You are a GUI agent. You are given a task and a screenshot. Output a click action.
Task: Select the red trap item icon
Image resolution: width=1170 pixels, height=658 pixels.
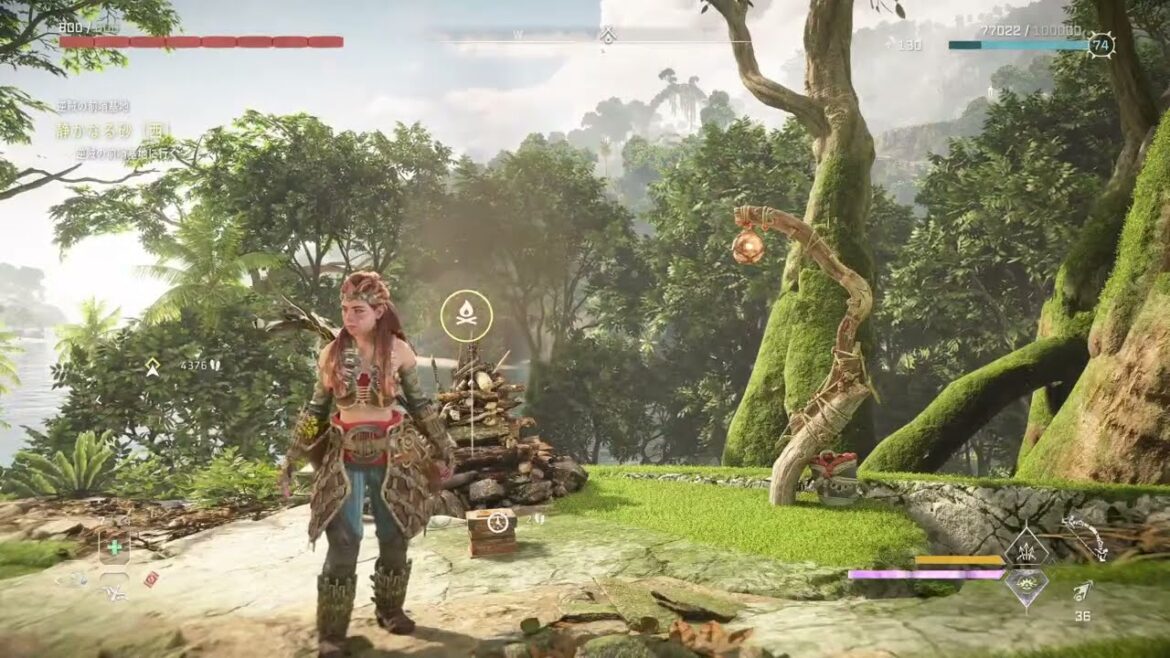click(x=151, y=579)
